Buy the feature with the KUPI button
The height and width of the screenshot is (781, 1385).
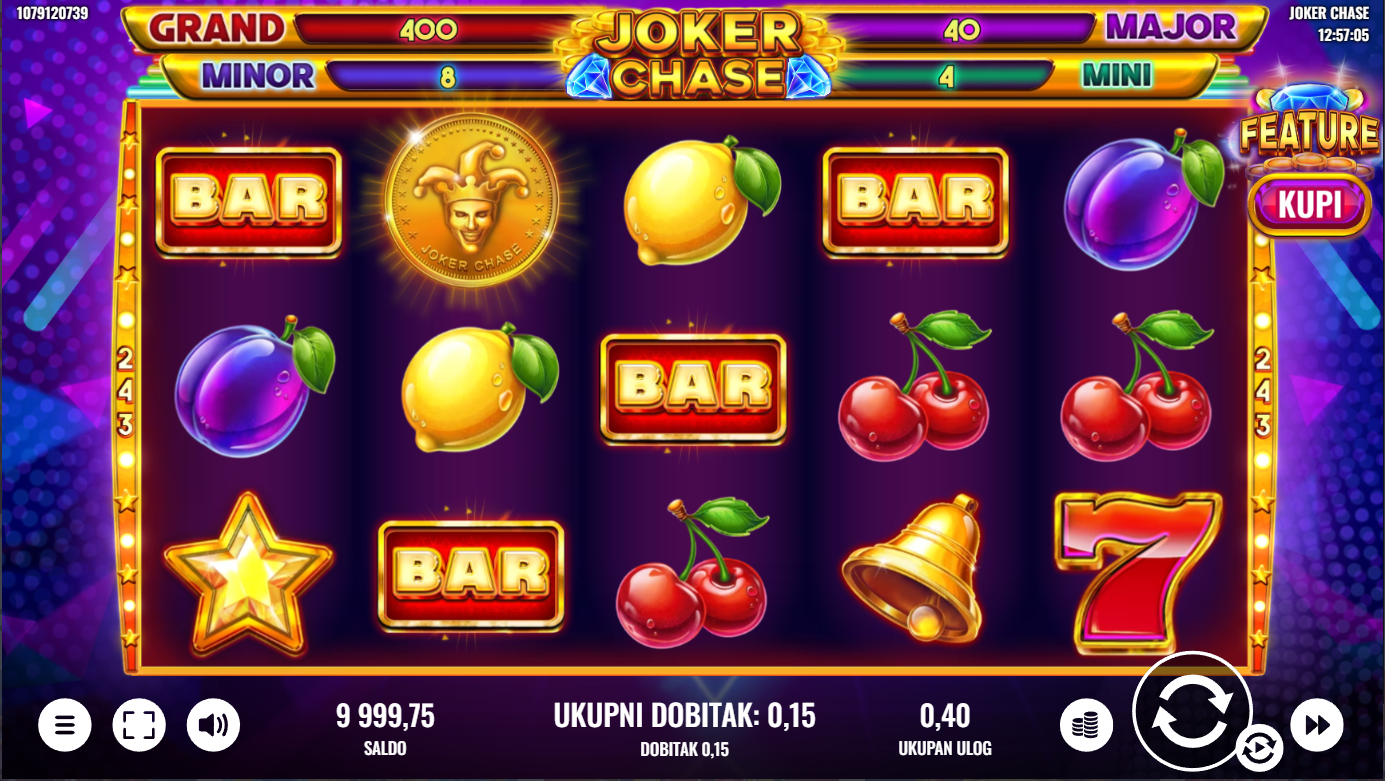tap(1309, 205)
